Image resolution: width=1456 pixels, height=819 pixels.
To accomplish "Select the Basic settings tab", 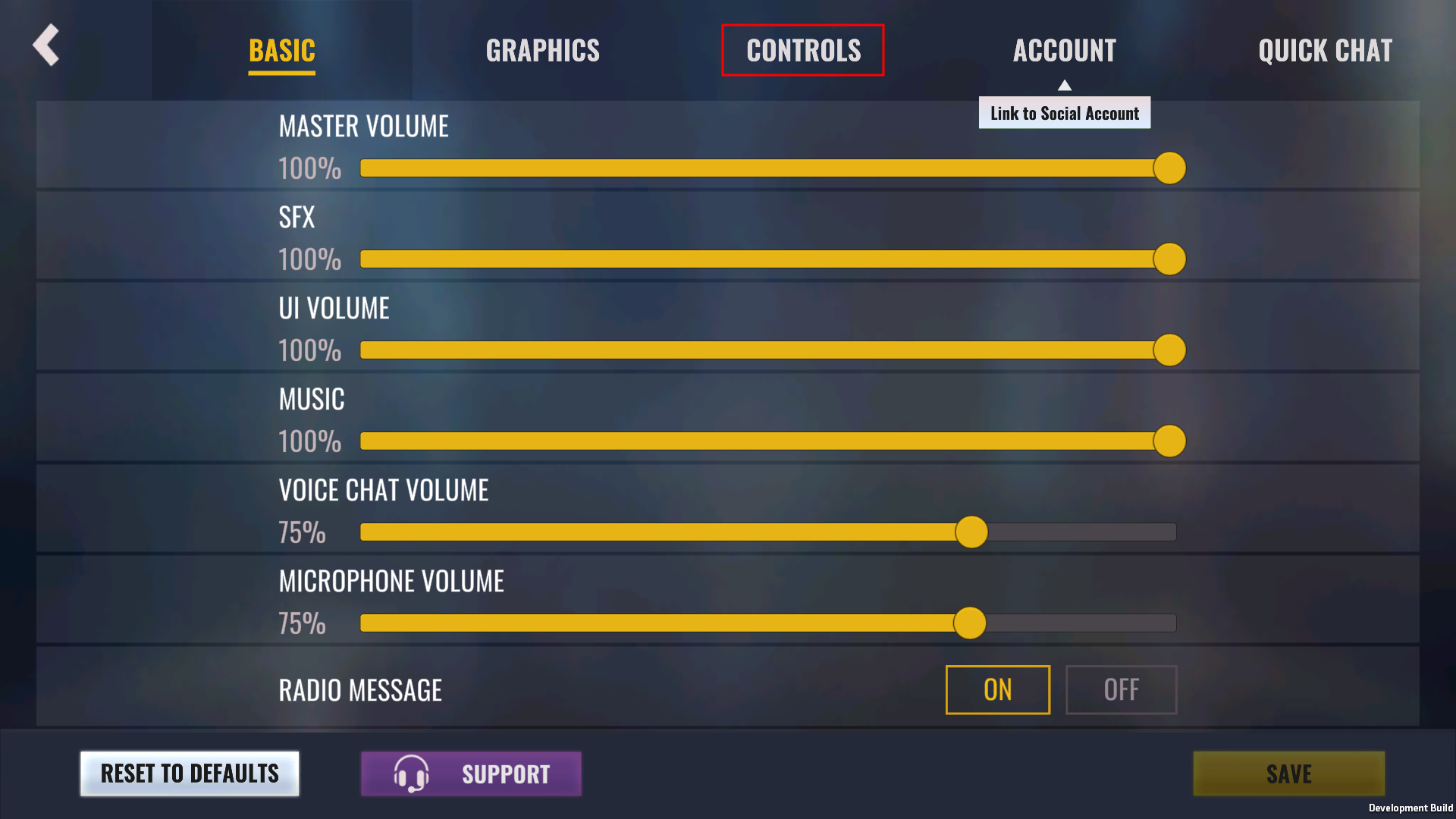I will (x=281, y=50).
